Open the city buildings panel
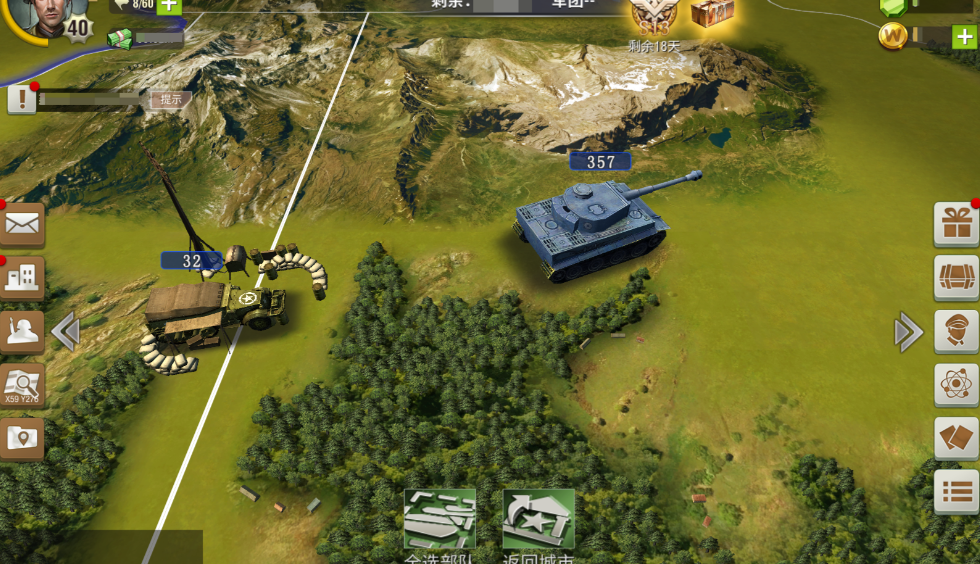The image size is (980, 564). click(x=22, y=277)
